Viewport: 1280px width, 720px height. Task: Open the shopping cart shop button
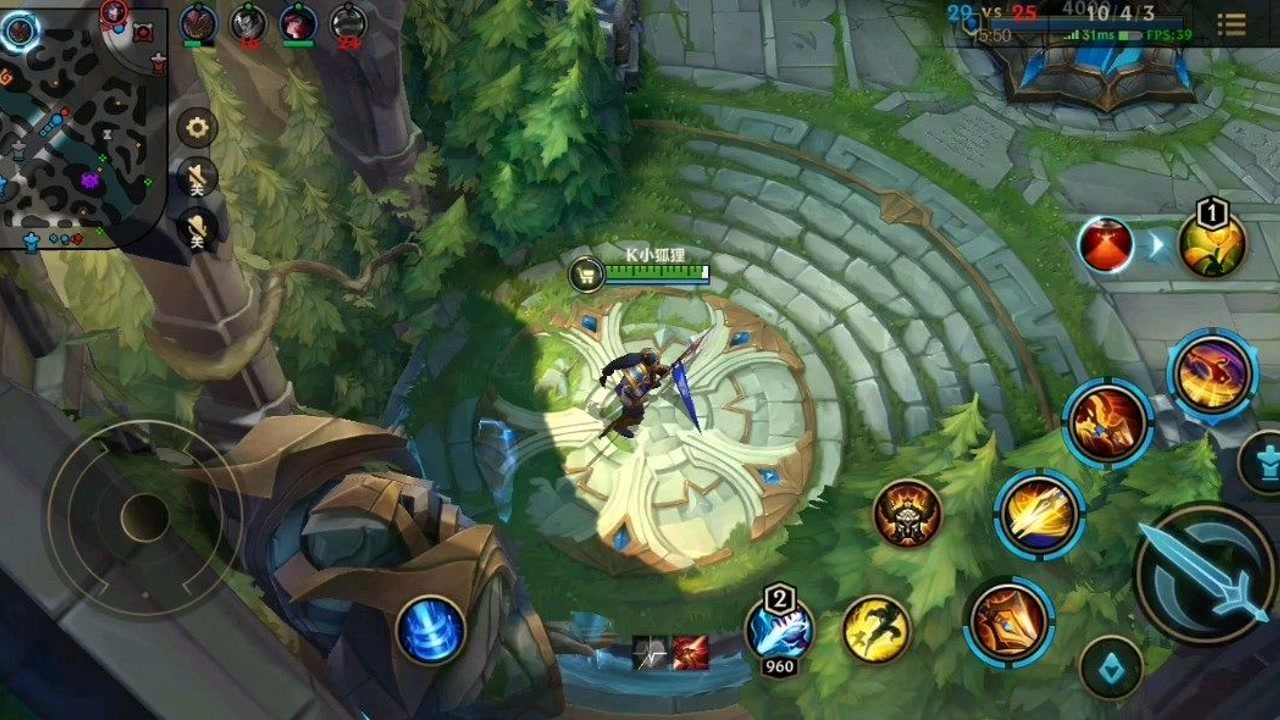(x=587, y=274)
